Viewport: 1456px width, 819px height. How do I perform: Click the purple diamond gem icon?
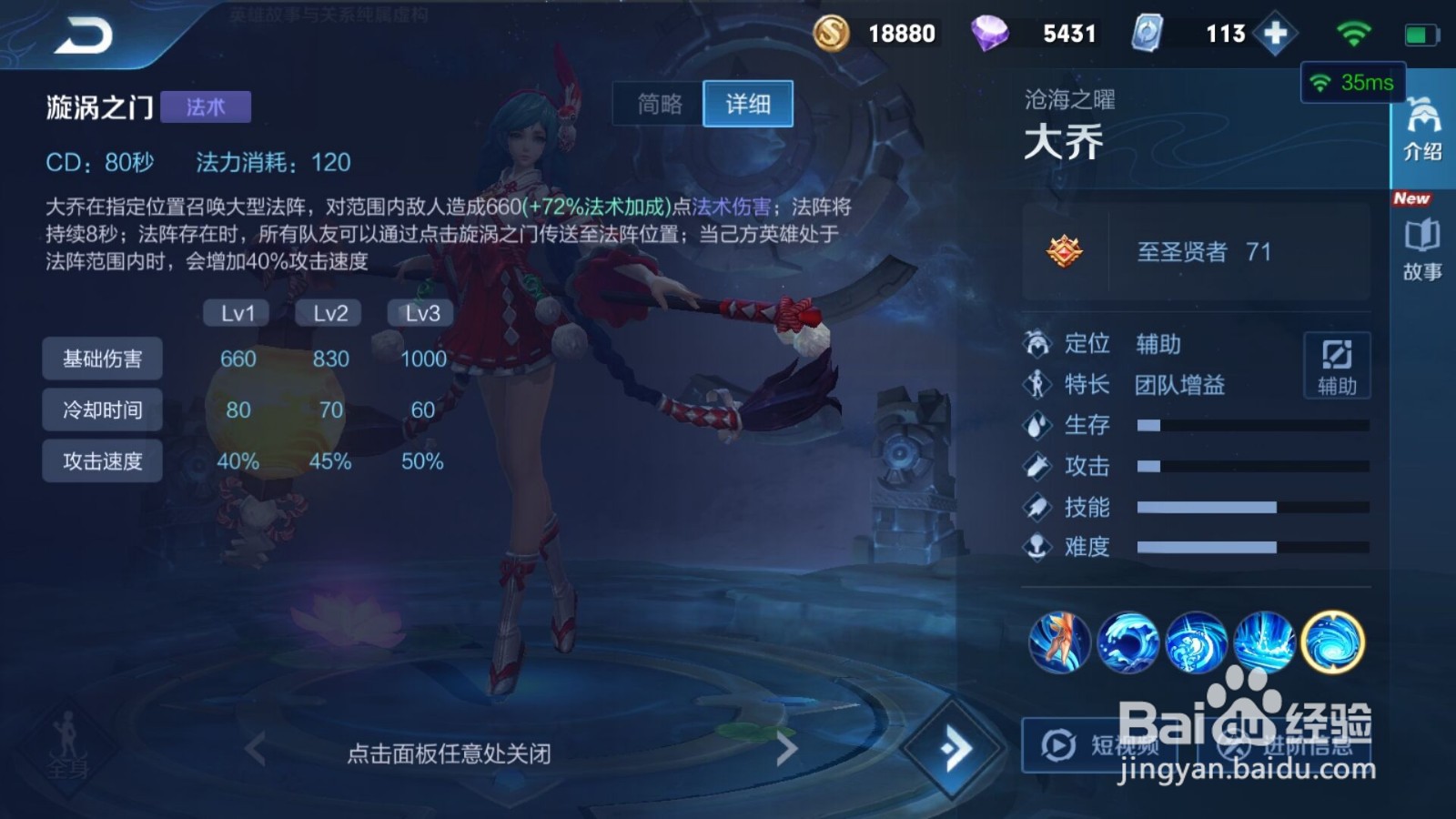pyautogui.click(x=991, y=33)
